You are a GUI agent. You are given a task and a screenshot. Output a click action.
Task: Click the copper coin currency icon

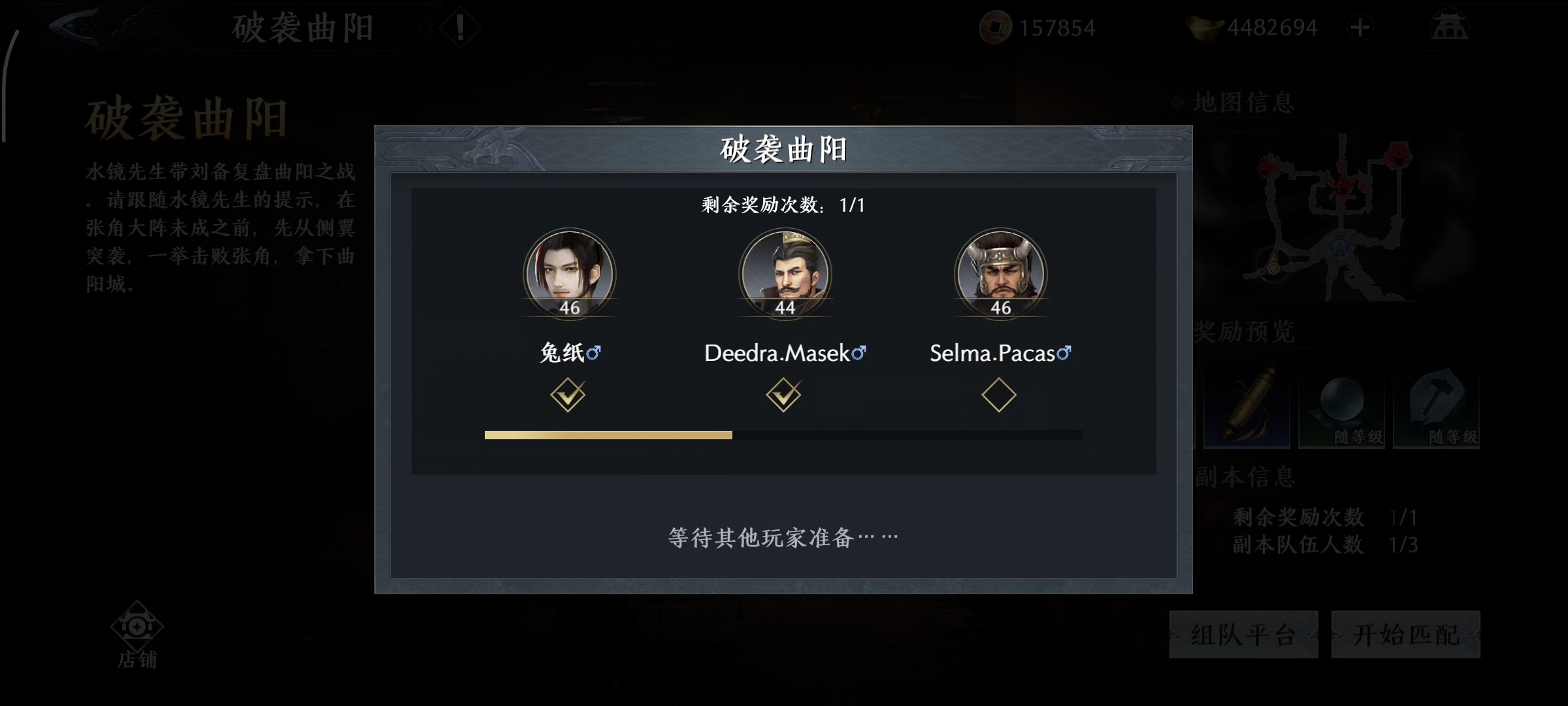tap(997, 27)
